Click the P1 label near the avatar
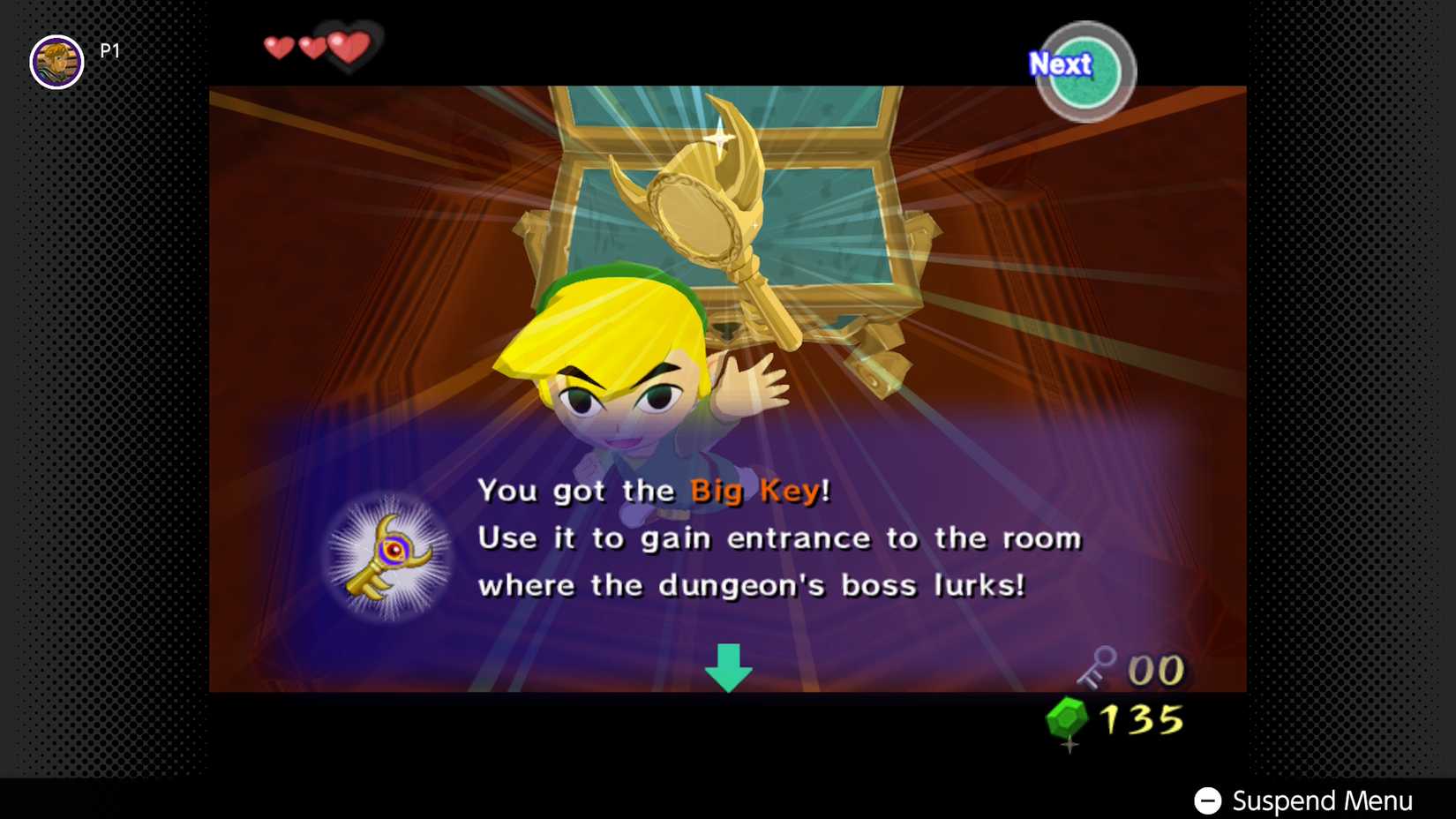The height and width of the screenshot is (819, 1456). tap(111, 50)
